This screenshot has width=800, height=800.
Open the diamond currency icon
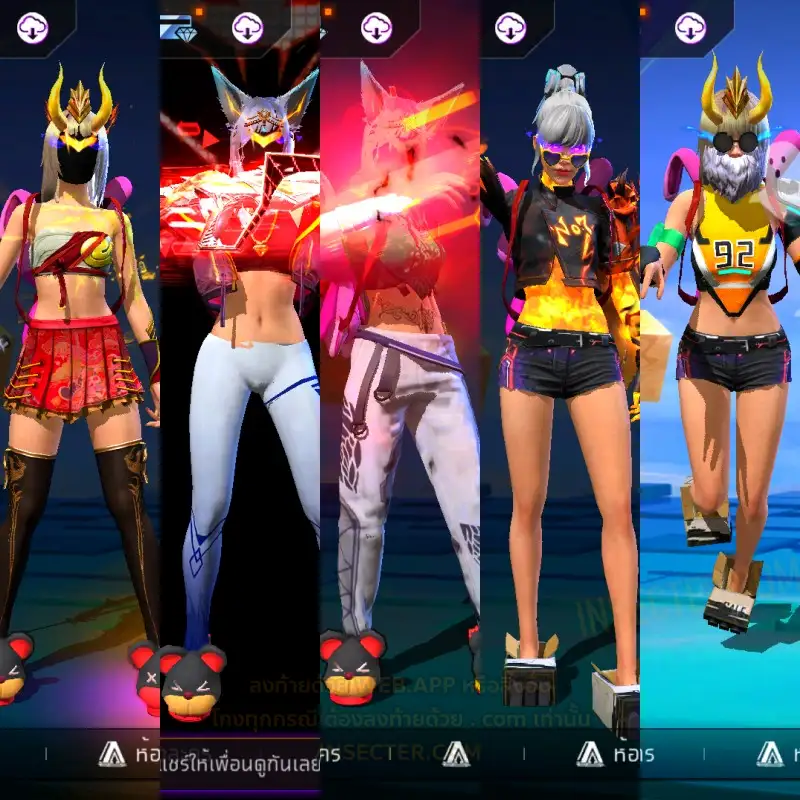click(x=184, y=30)
